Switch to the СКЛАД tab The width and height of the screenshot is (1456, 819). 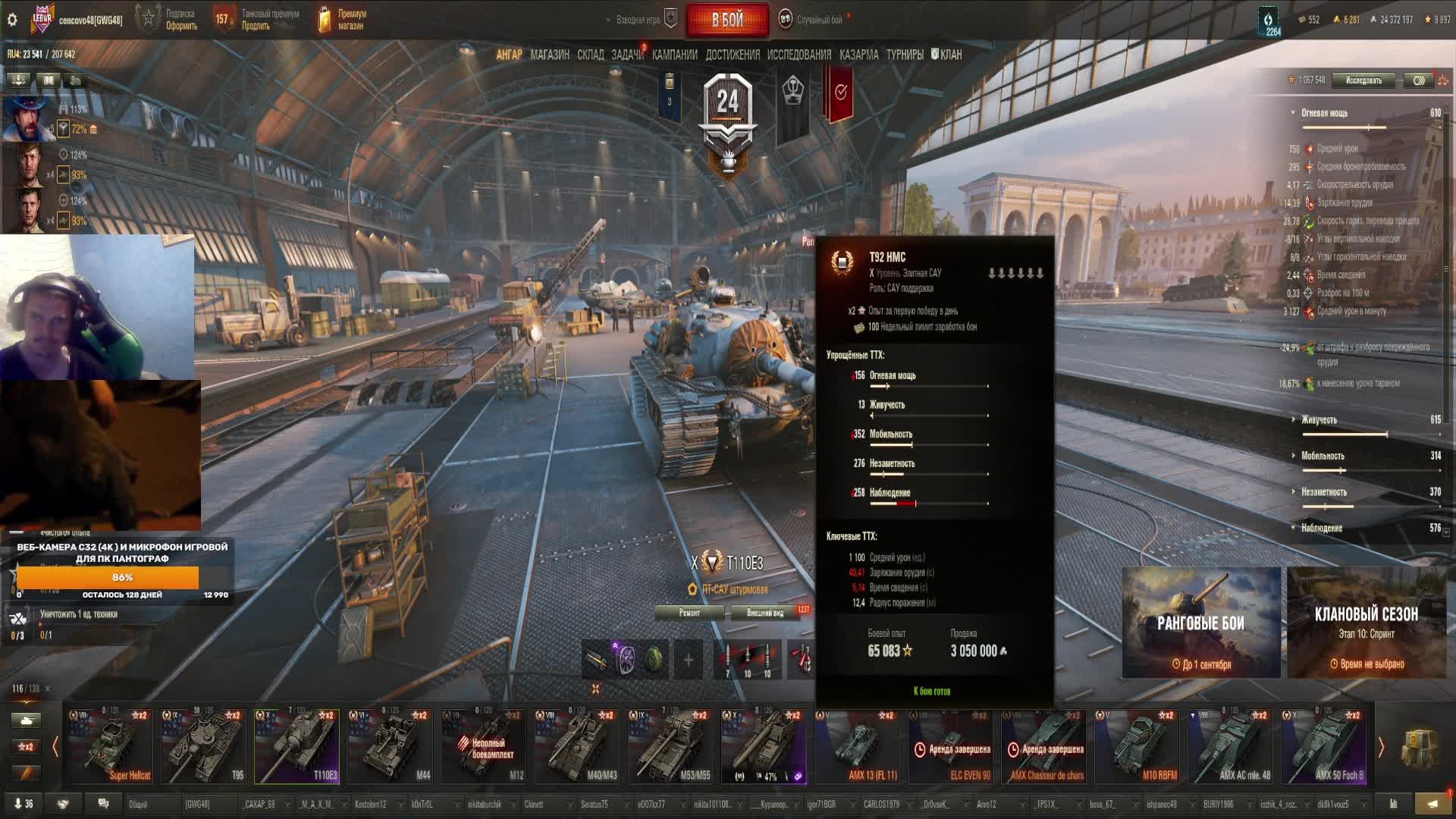tap(590, 55)
